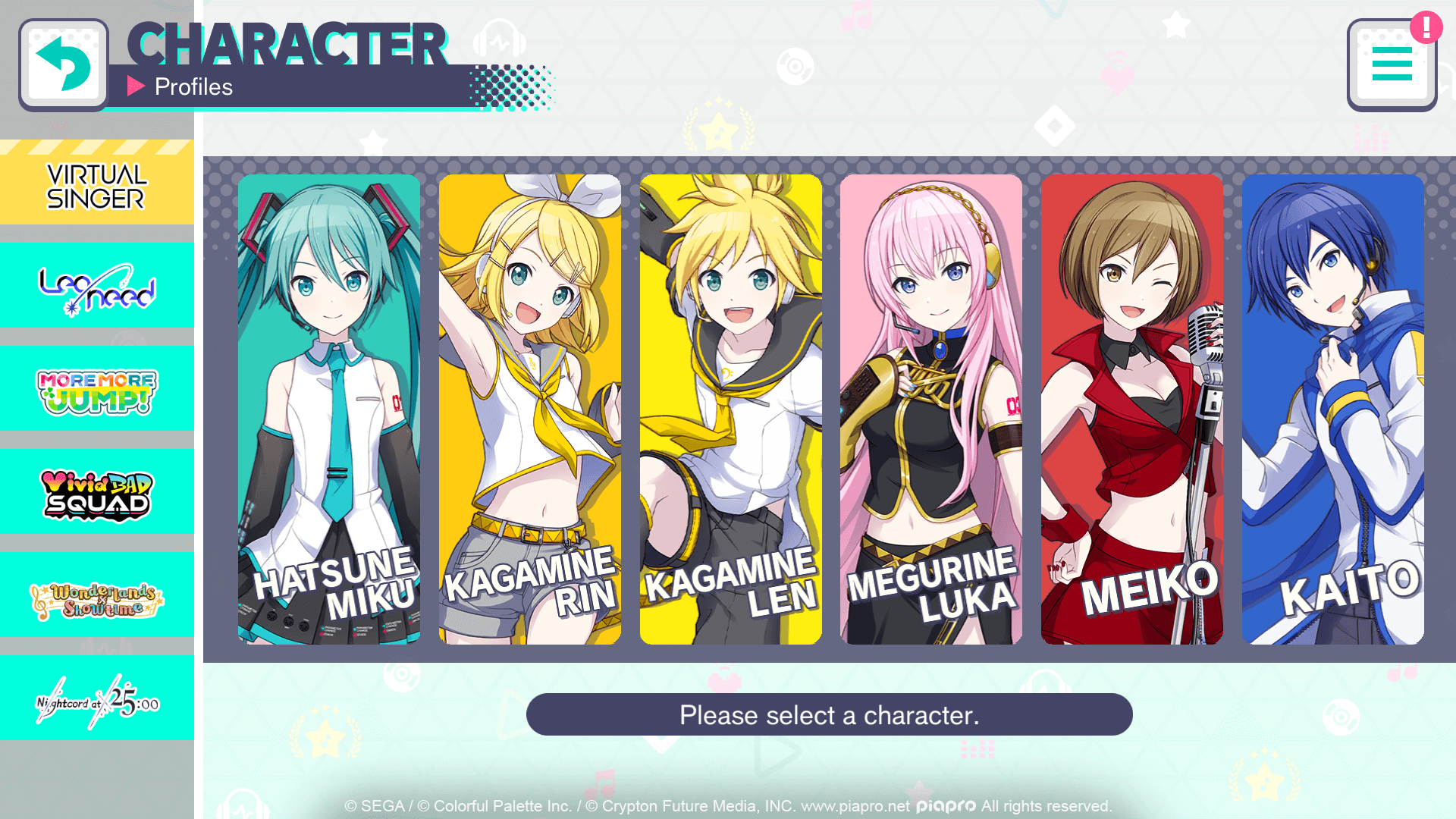The height and width of the screenshot is (819, 1456).
Task: Select the Vivid BAD SQUAD tab
Action: tap(97, 492)
